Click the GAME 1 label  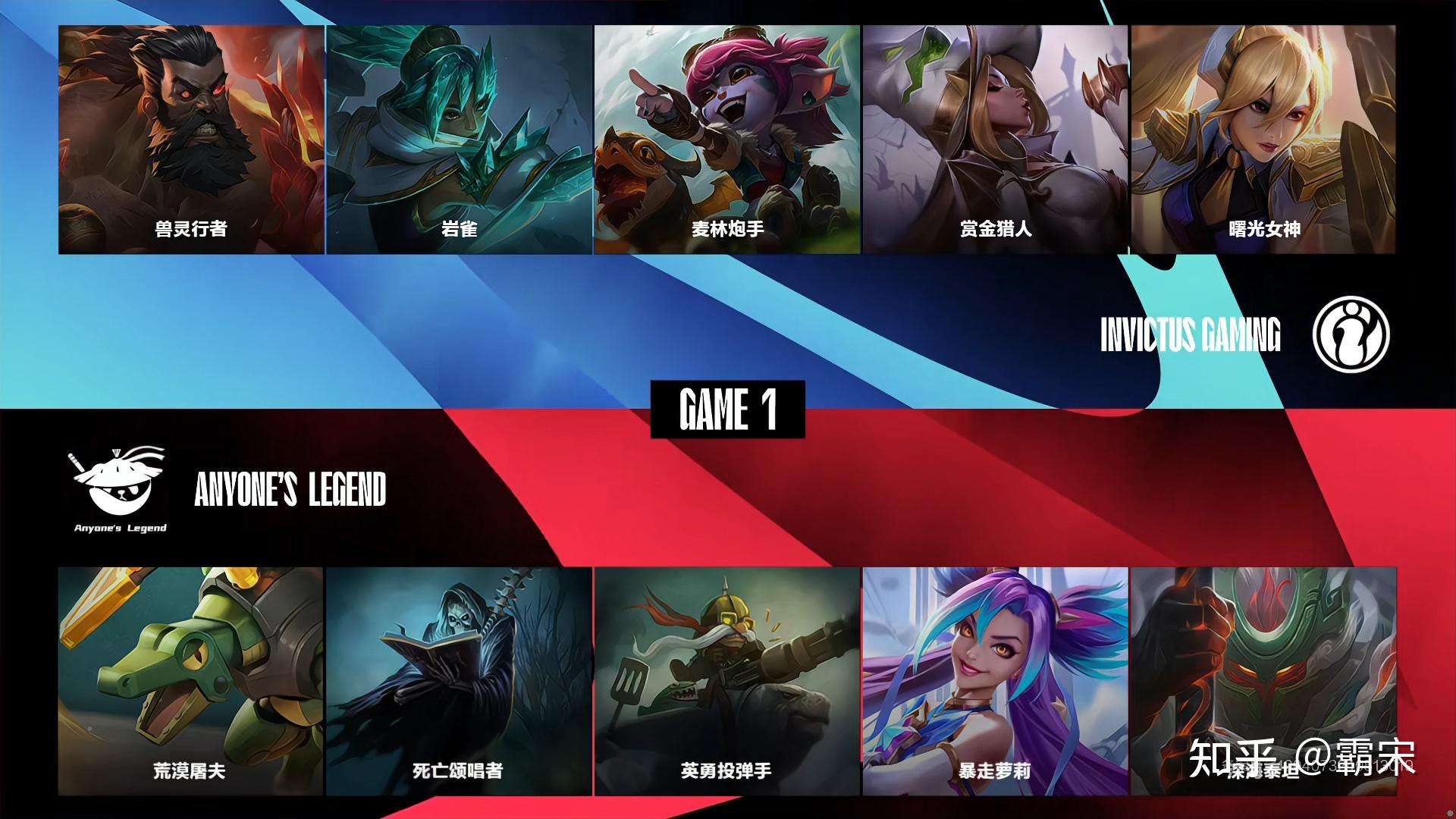[x=727, y=409]
